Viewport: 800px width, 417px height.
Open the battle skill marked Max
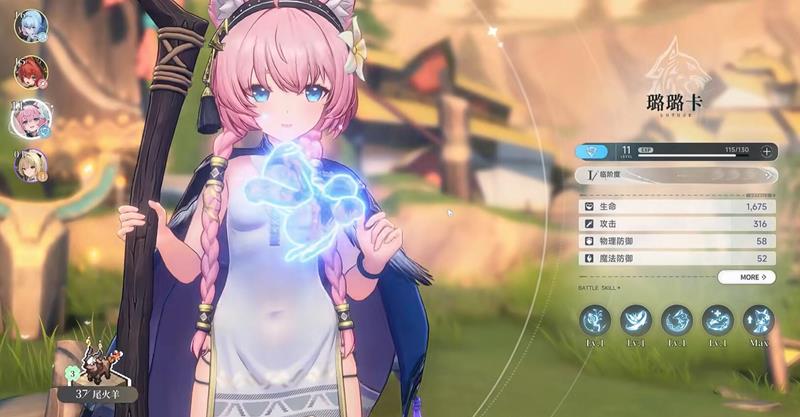tap(759, 320)
